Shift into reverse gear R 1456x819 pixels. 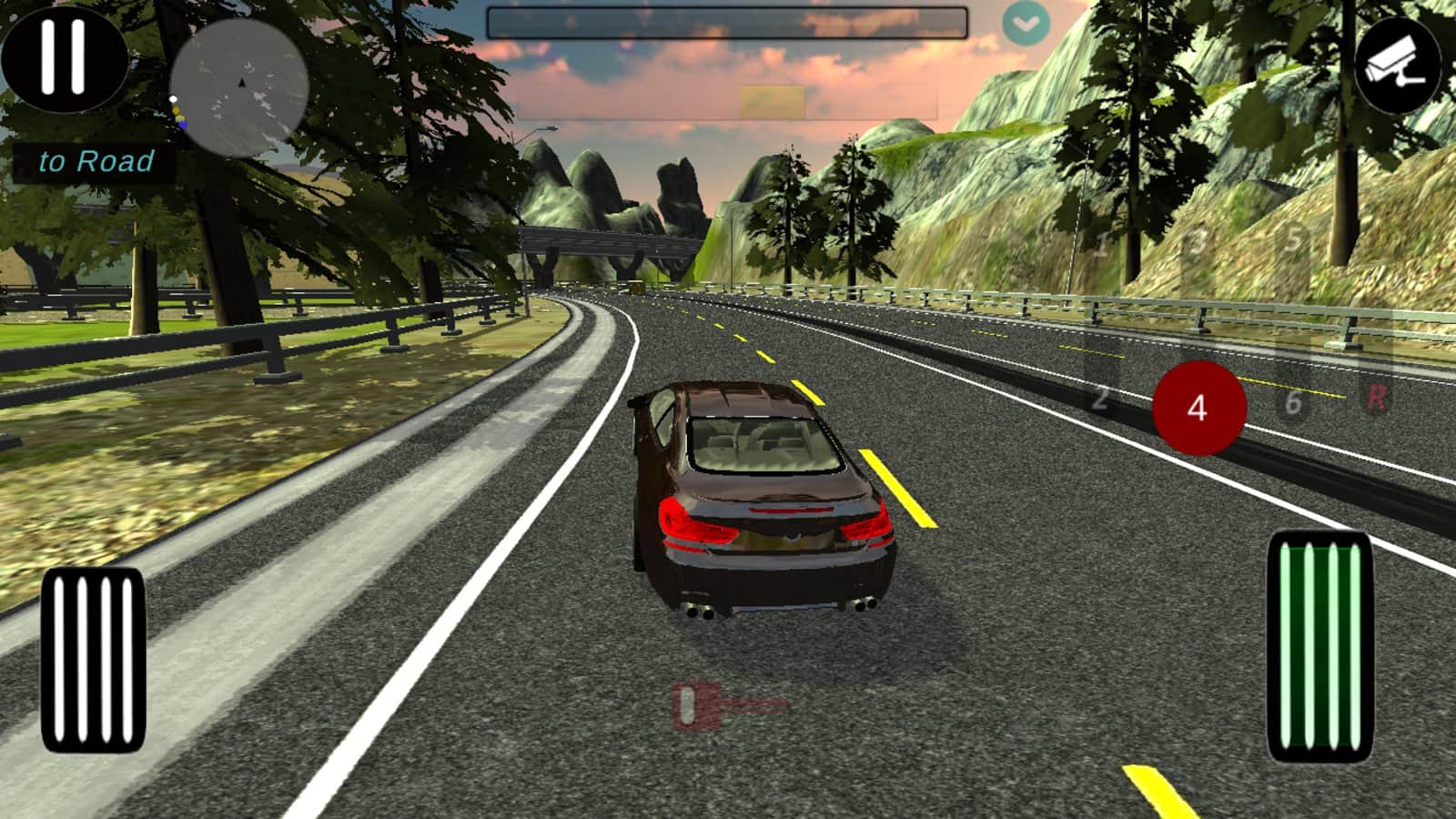tap(1376, 397)
